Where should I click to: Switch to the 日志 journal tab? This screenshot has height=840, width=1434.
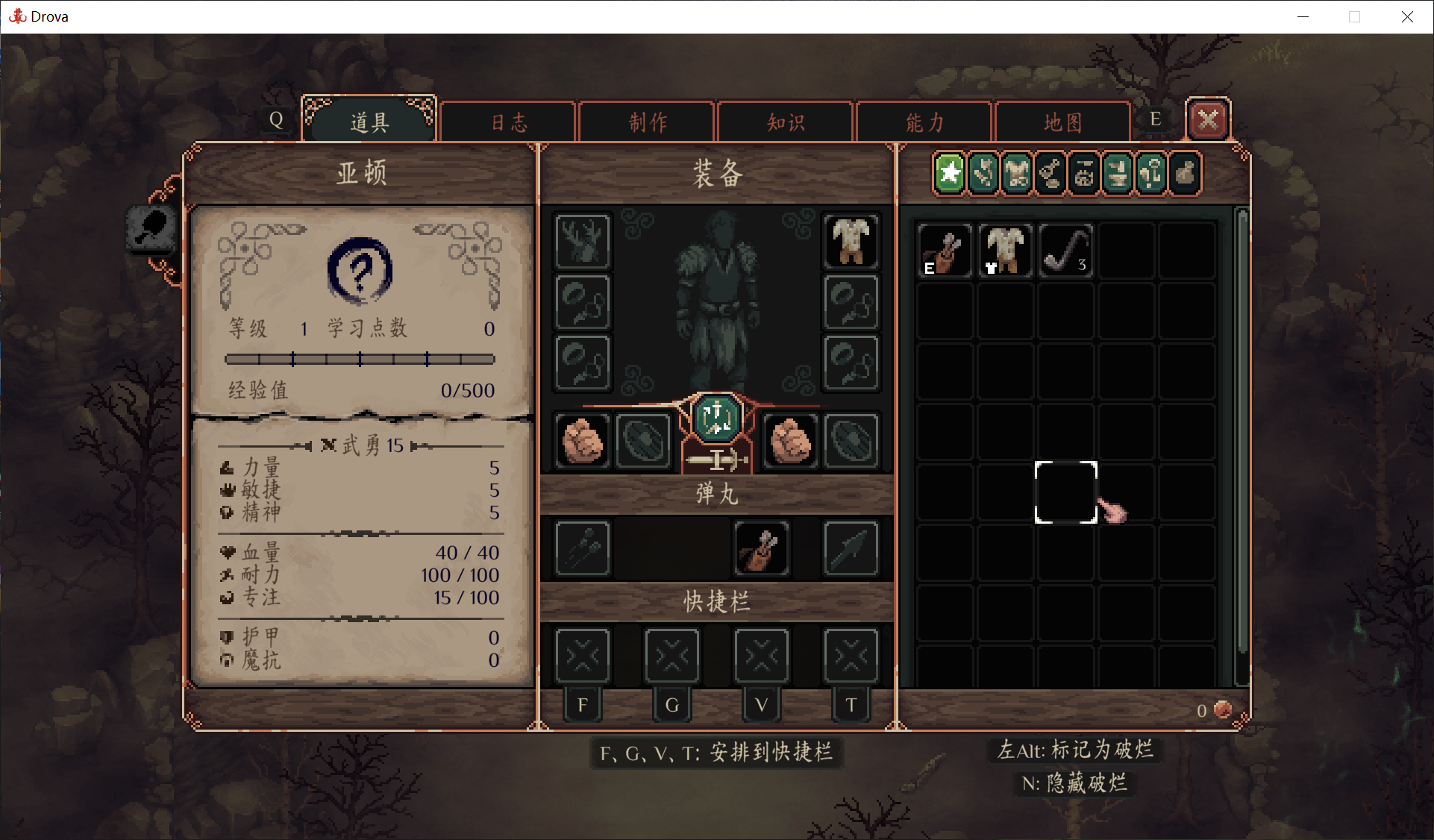click(x=508, y=122)
